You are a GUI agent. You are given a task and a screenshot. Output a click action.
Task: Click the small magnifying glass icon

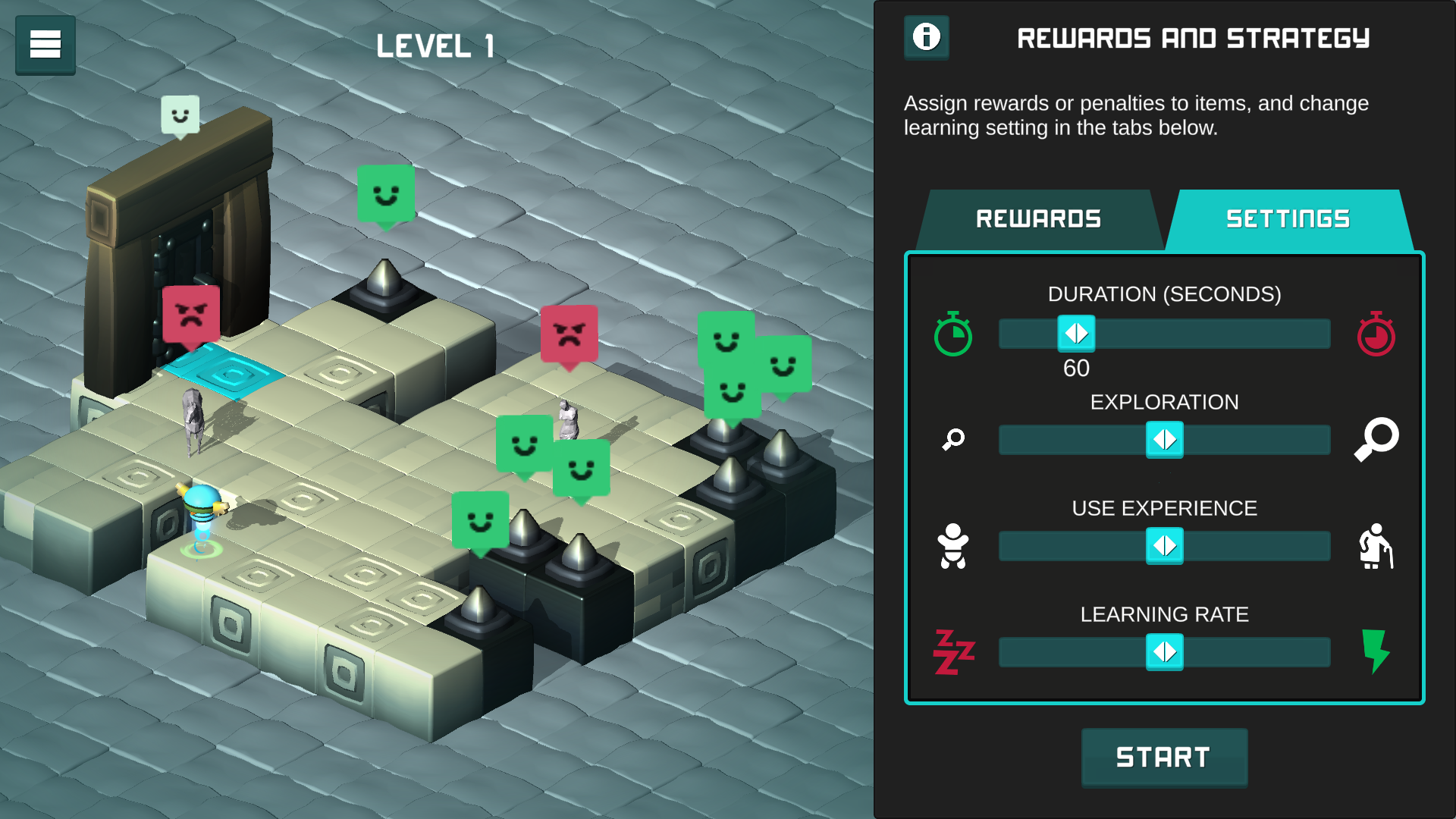pos(953,439)
